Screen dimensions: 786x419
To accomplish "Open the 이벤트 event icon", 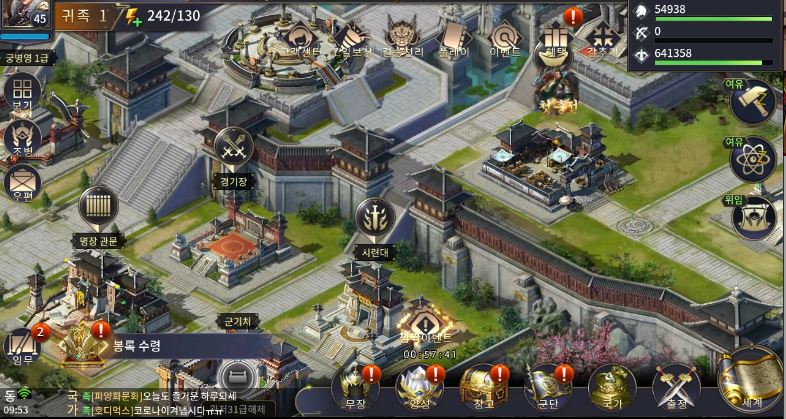I will click(502, 37).
